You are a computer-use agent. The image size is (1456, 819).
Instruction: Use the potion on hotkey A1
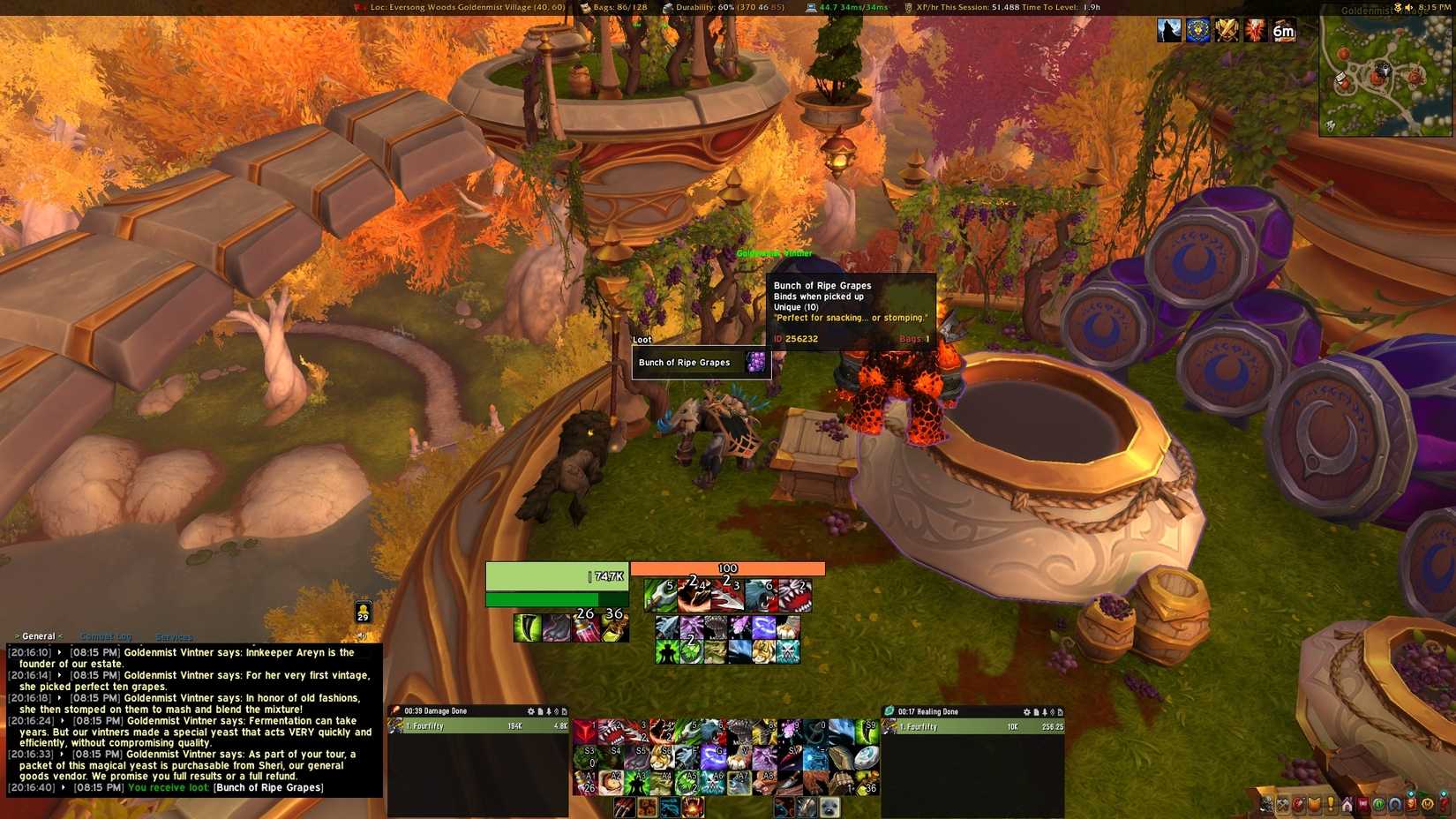coord(585,782)
